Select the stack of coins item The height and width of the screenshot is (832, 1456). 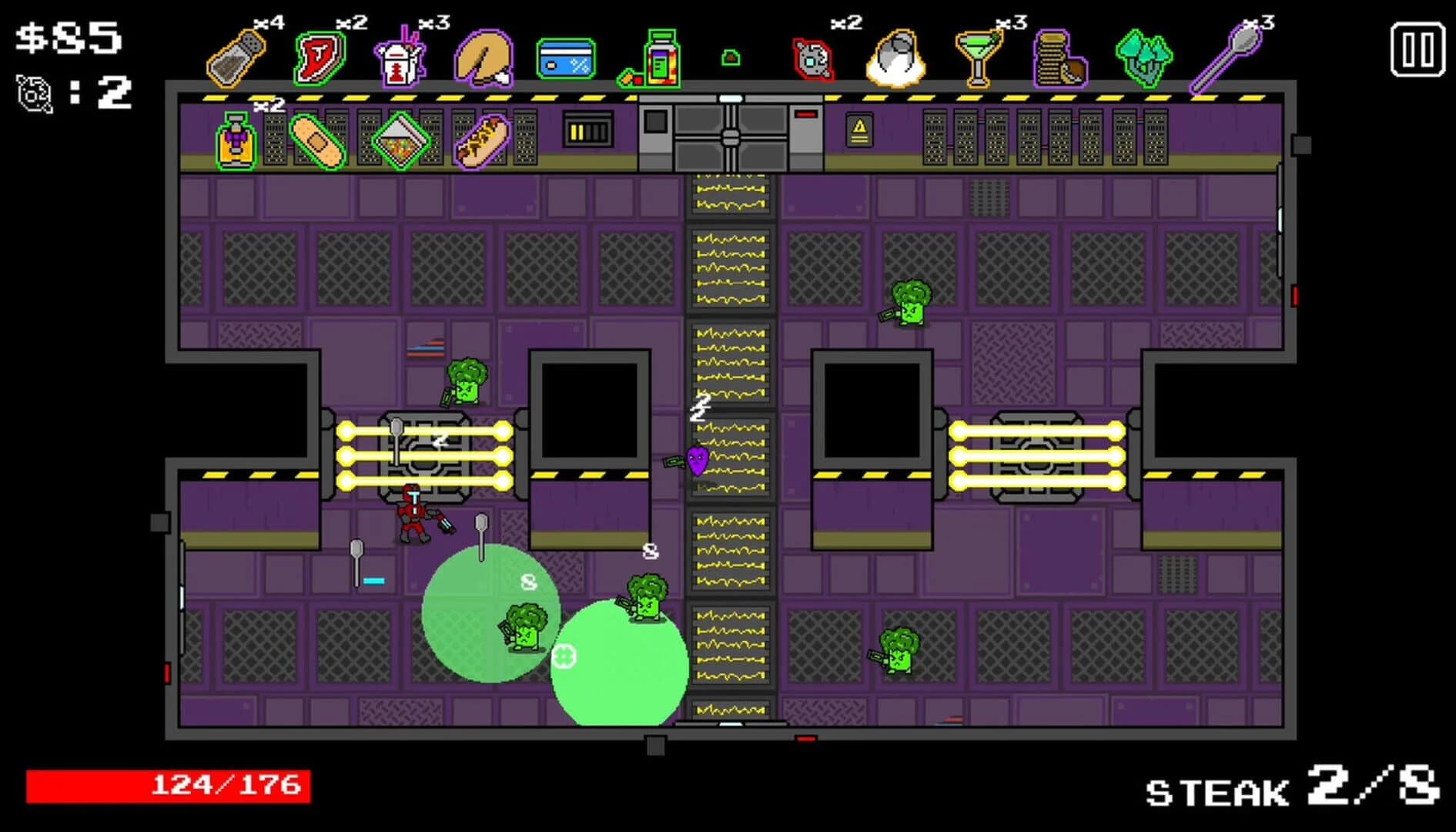click(x=1061, y=58)
